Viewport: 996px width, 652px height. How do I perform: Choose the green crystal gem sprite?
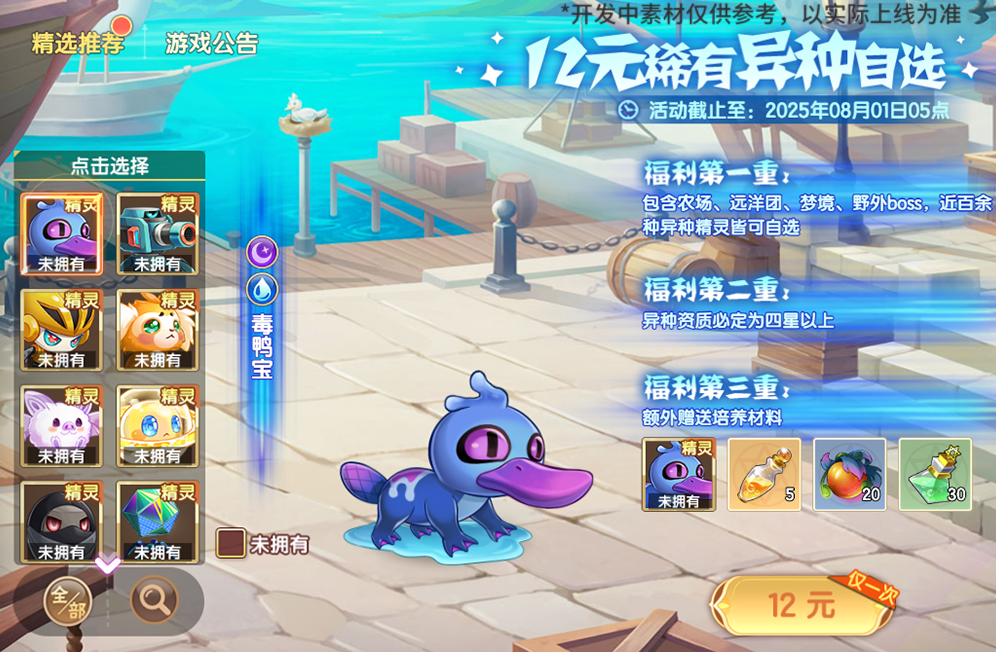tap(157, 521)
